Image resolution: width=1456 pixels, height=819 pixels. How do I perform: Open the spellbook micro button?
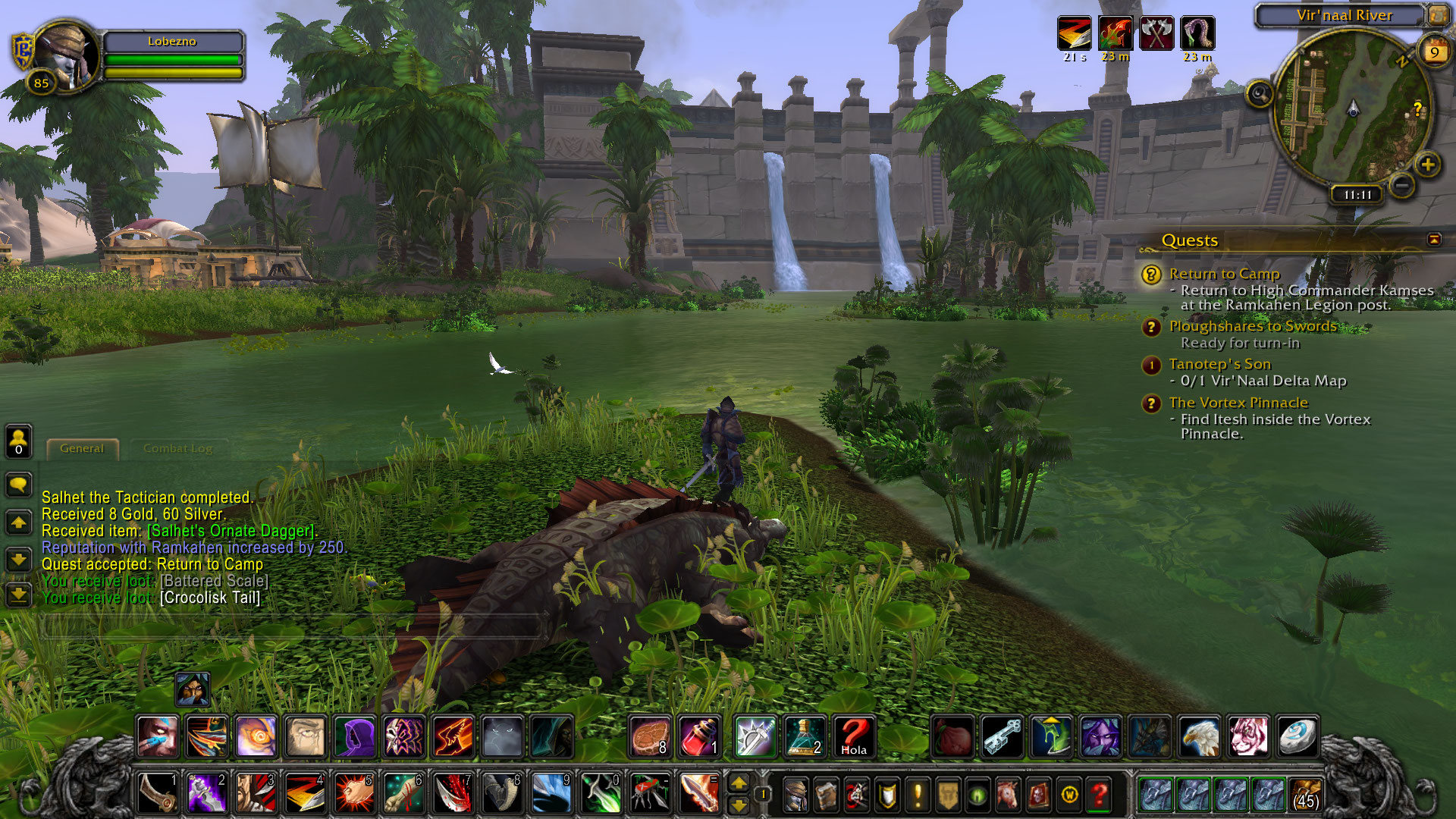[x=826, y=794]
